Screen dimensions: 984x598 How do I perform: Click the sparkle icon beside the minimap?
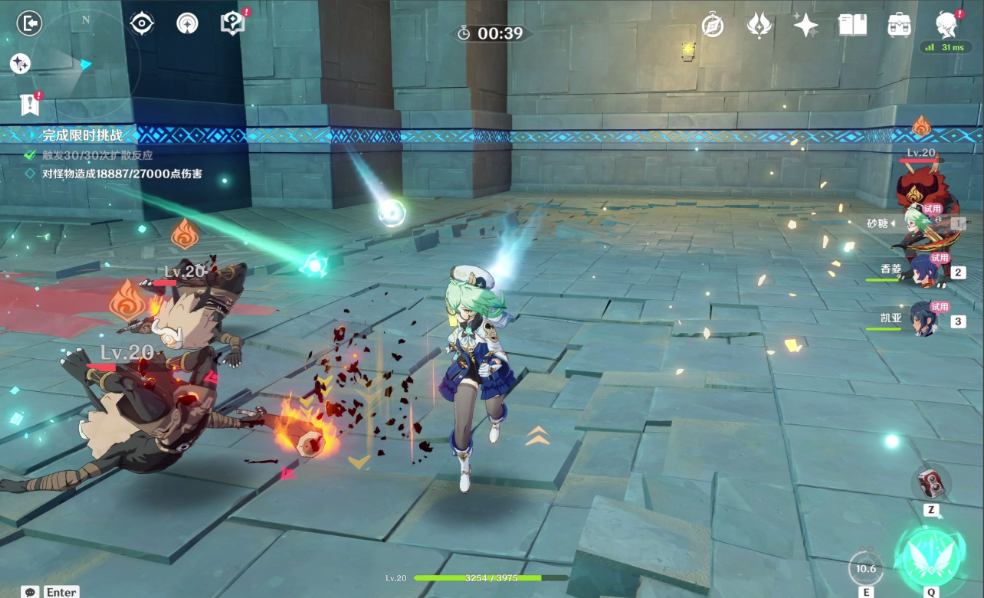[20, 63]
